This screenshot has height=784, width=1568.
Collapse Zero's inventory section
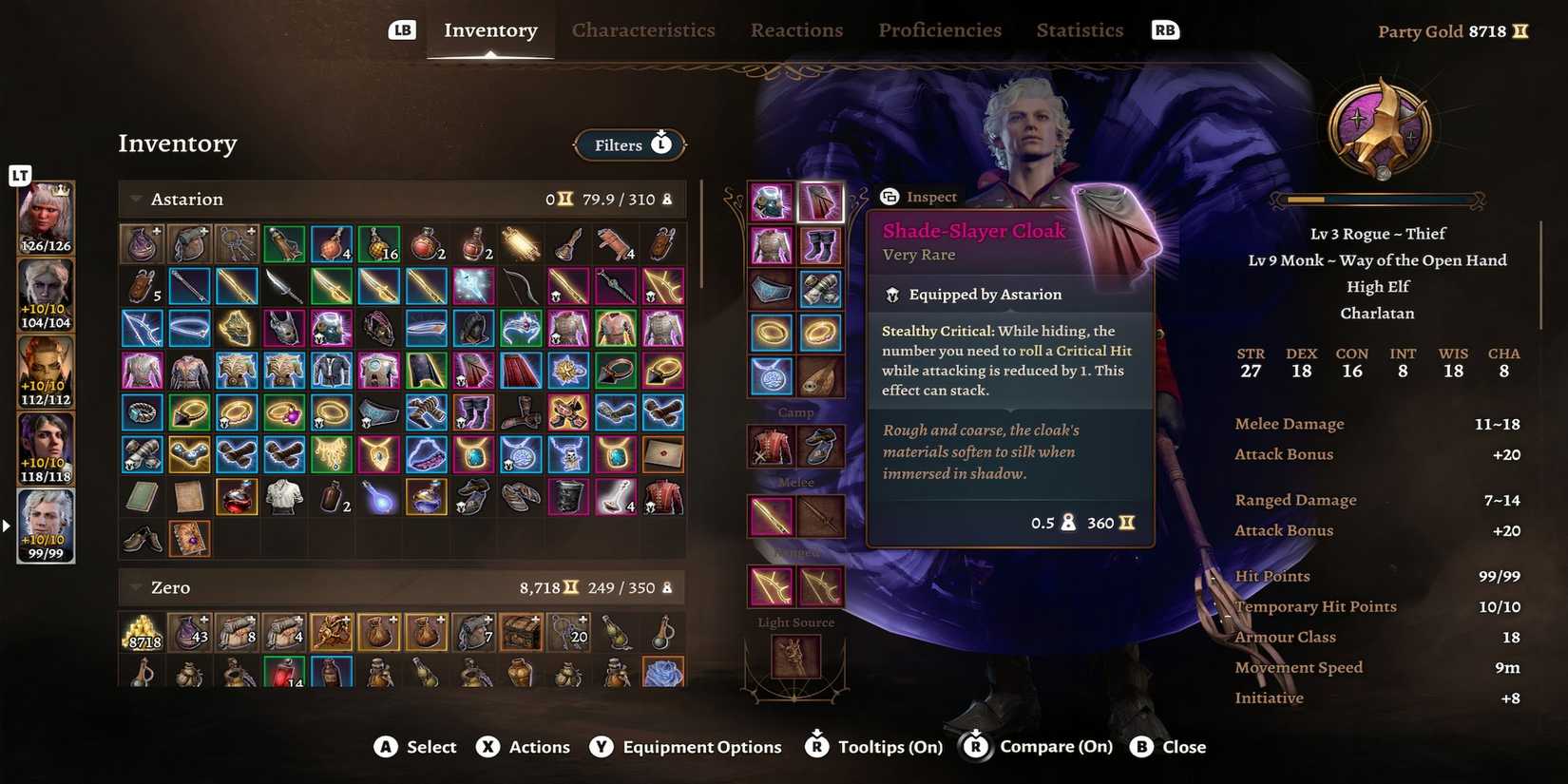pos(136,588)
